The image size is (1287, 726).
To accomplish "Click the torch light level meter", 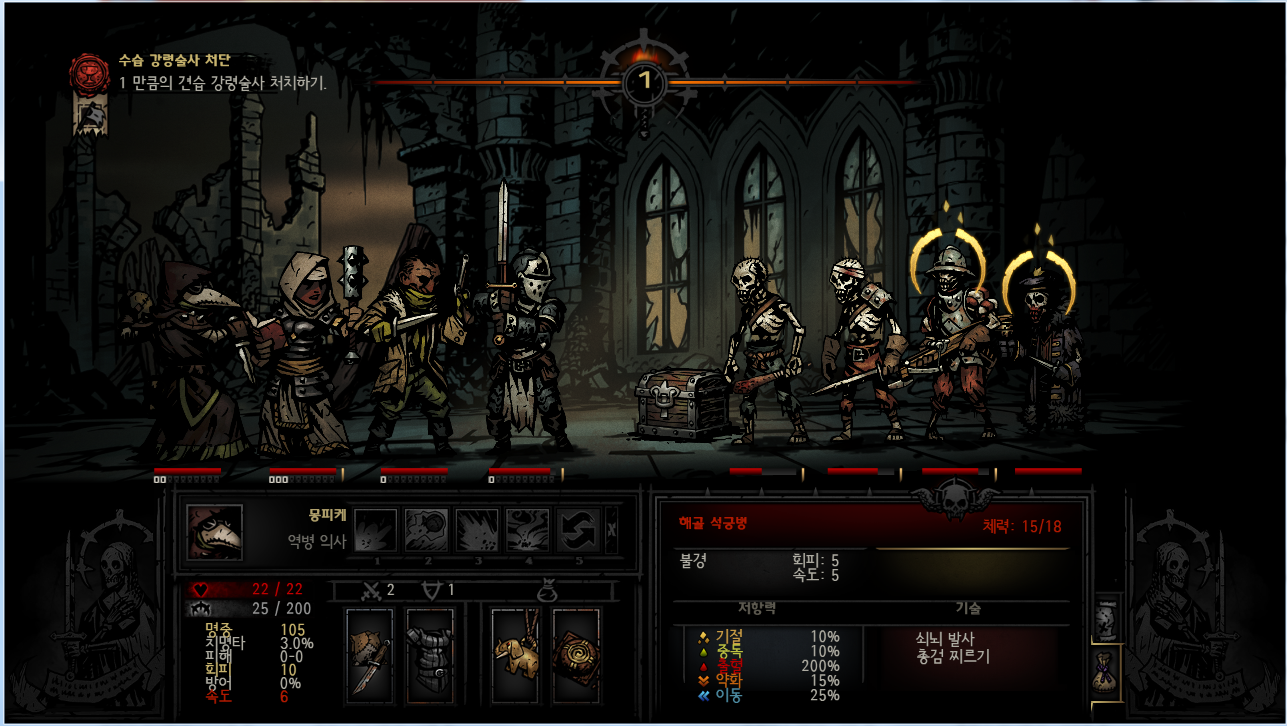I will 645,78.
